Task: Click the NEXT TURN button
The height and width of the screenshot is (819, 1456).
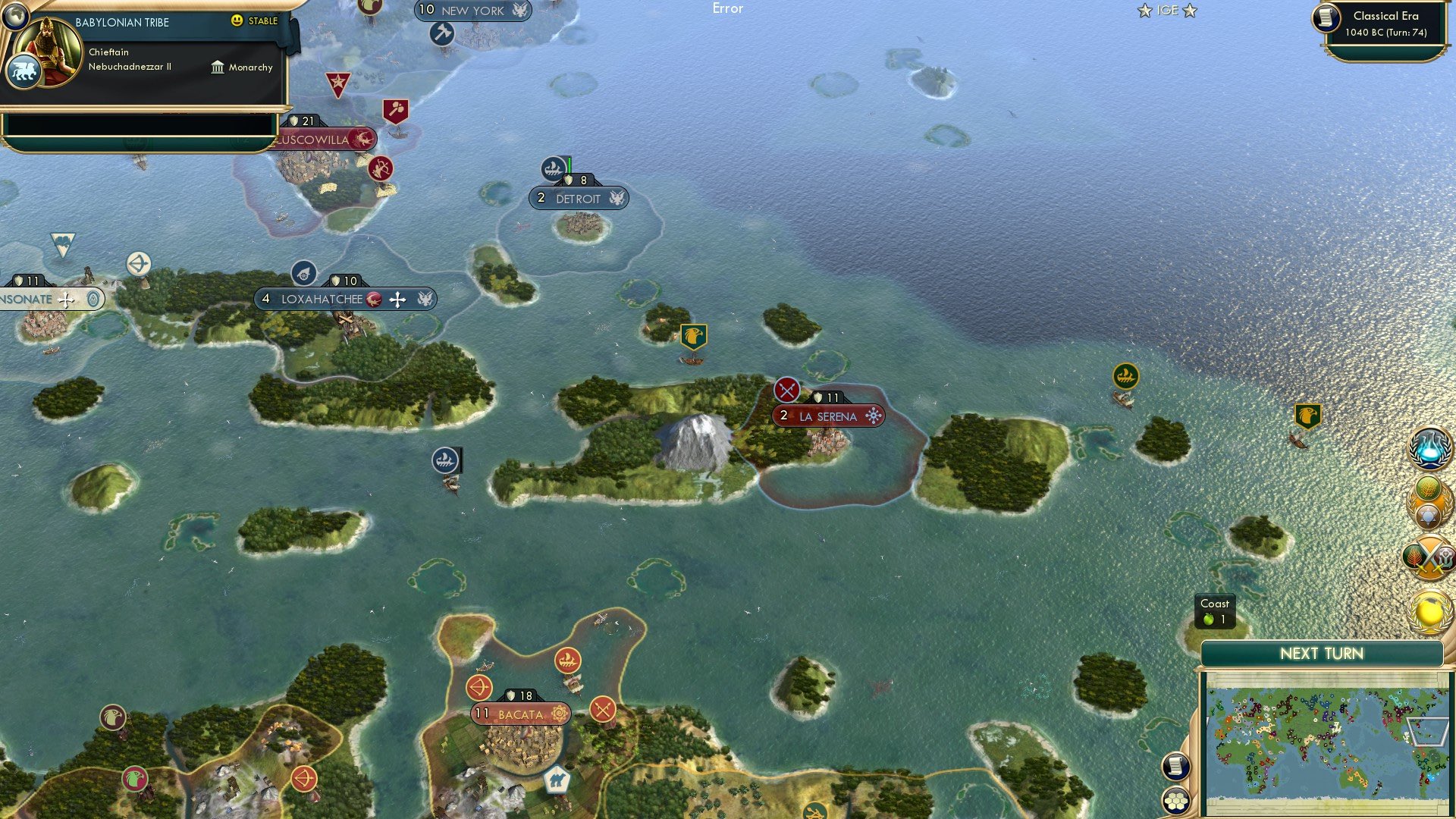Action: coord(1323,653)
